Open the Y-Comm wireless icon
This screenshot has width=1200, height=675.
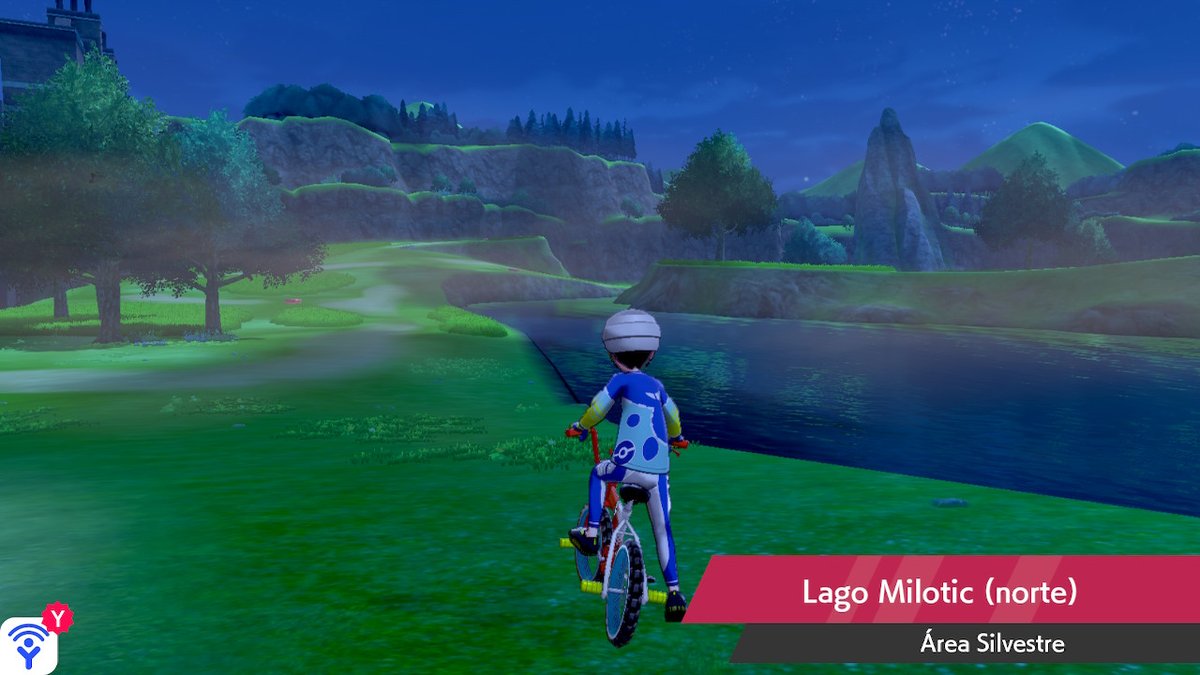click(30, 645)
